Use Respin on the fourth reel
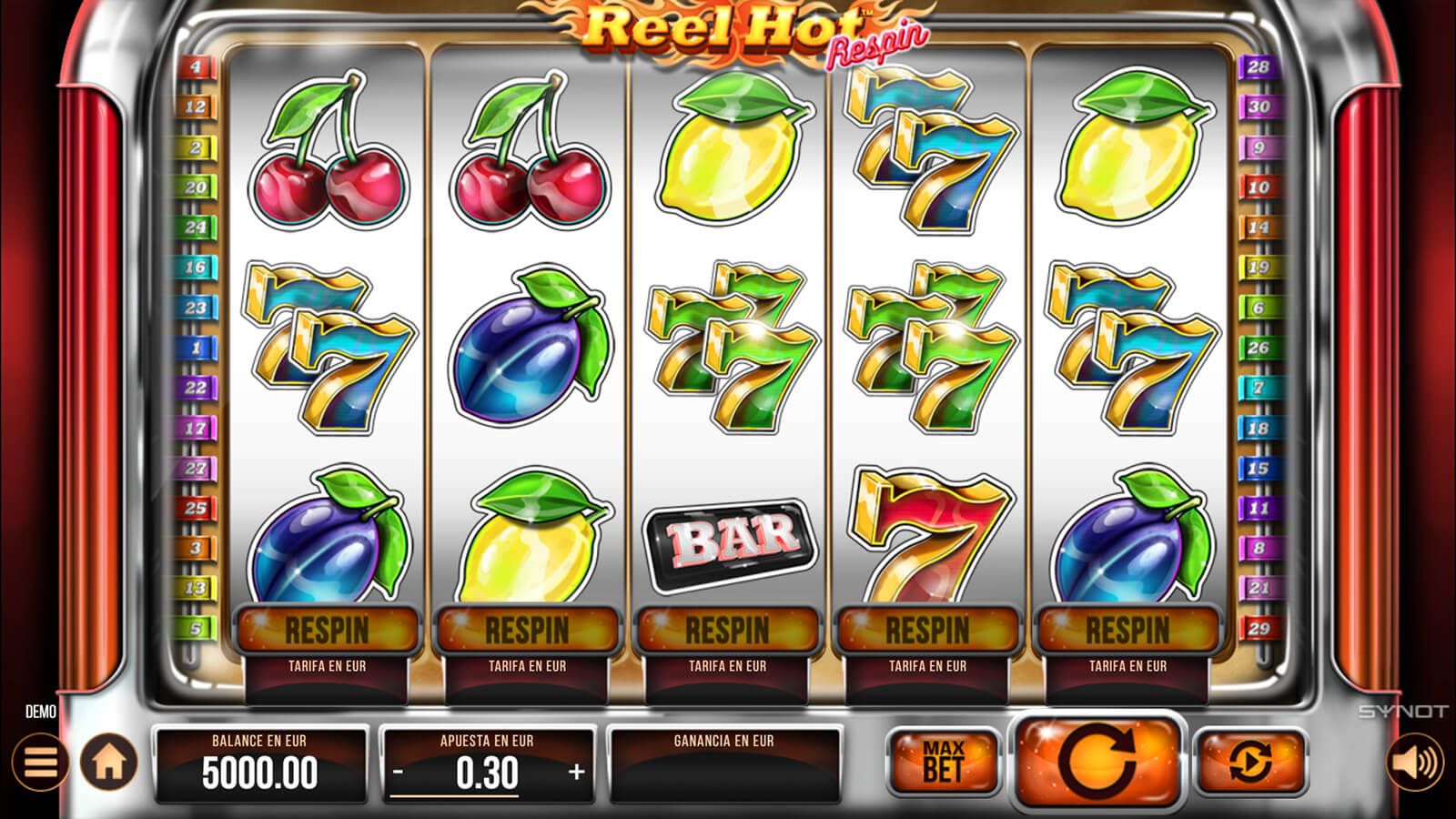Screen dimensions: 1456x819 [x=927, y=630]
